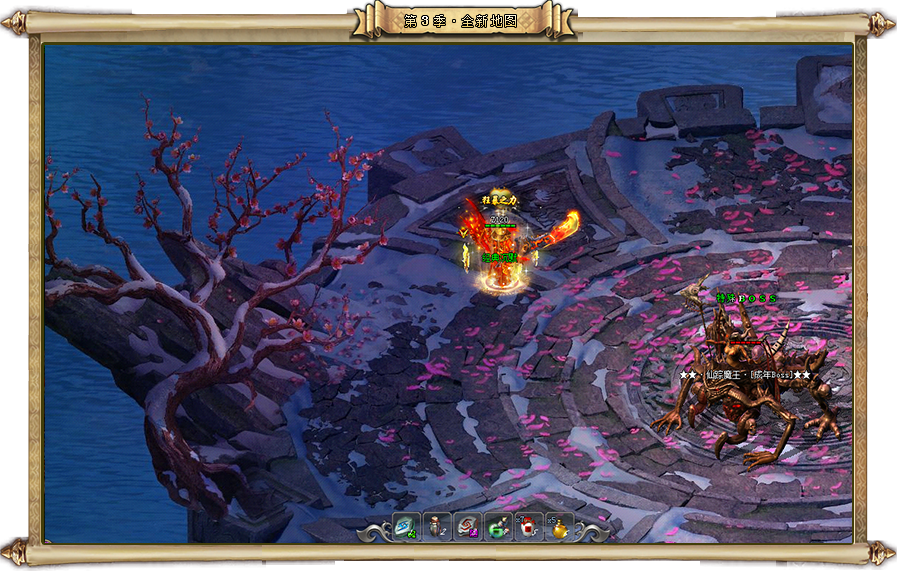This screenshot has width=897, height=580.
Task: Use the green orb potion
Action: pyautogui.click(x=498, y=525)
